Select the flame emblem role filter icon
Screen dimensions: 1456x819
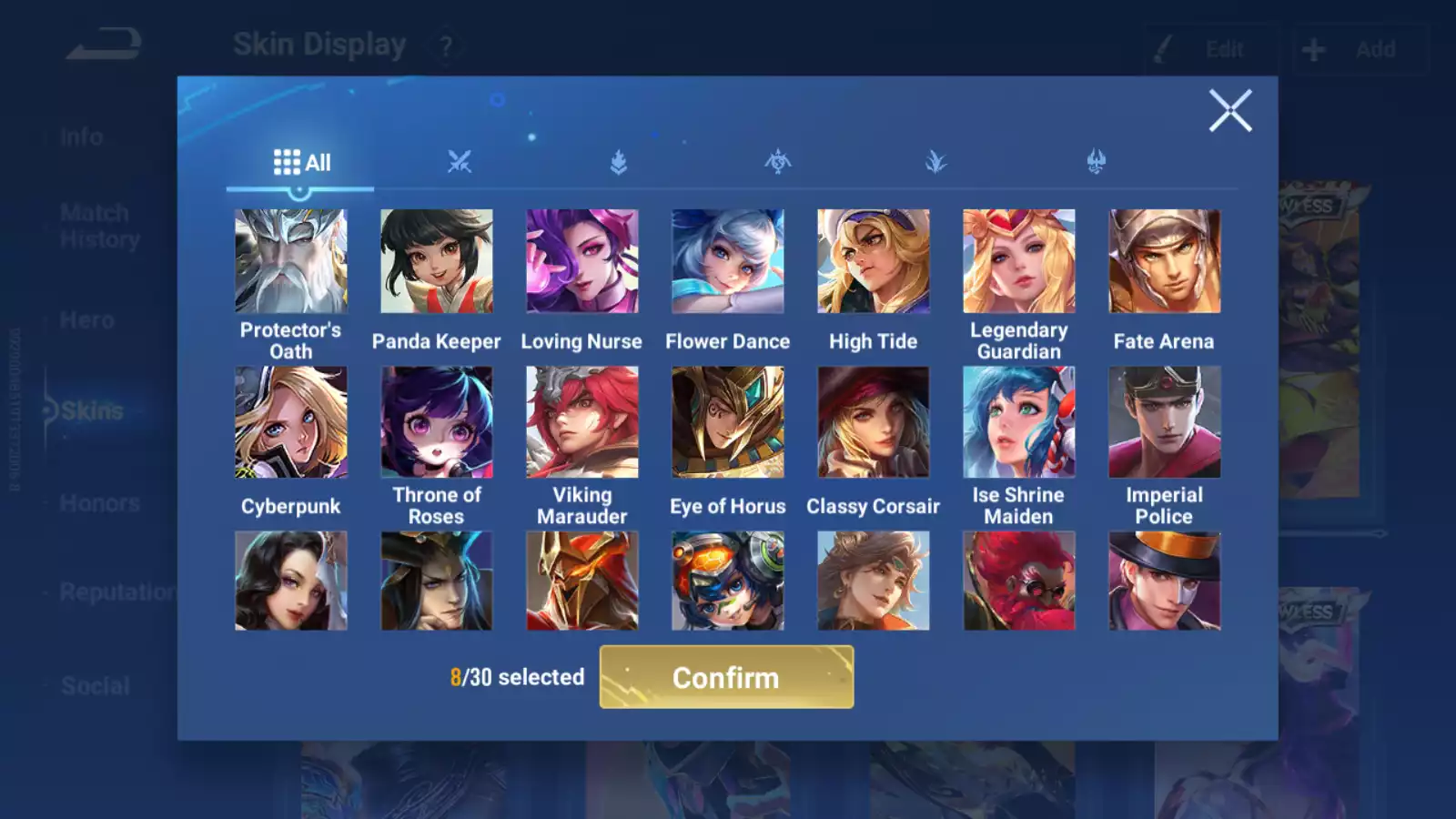(x=619, y=161)
